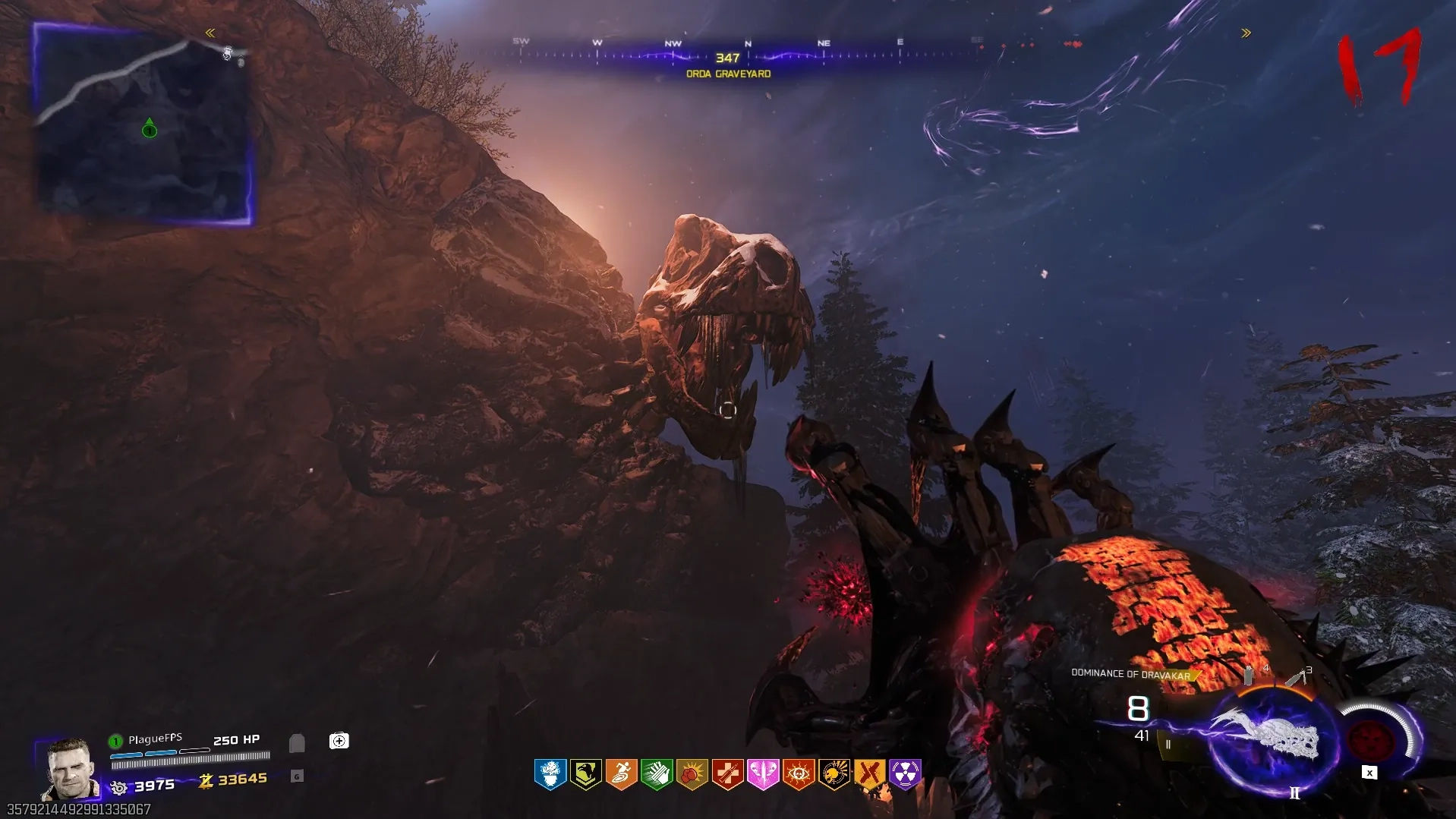The image size is (1456, 819).
Task: Click the minimap in the corner
Action: click(x=144, y=124)
